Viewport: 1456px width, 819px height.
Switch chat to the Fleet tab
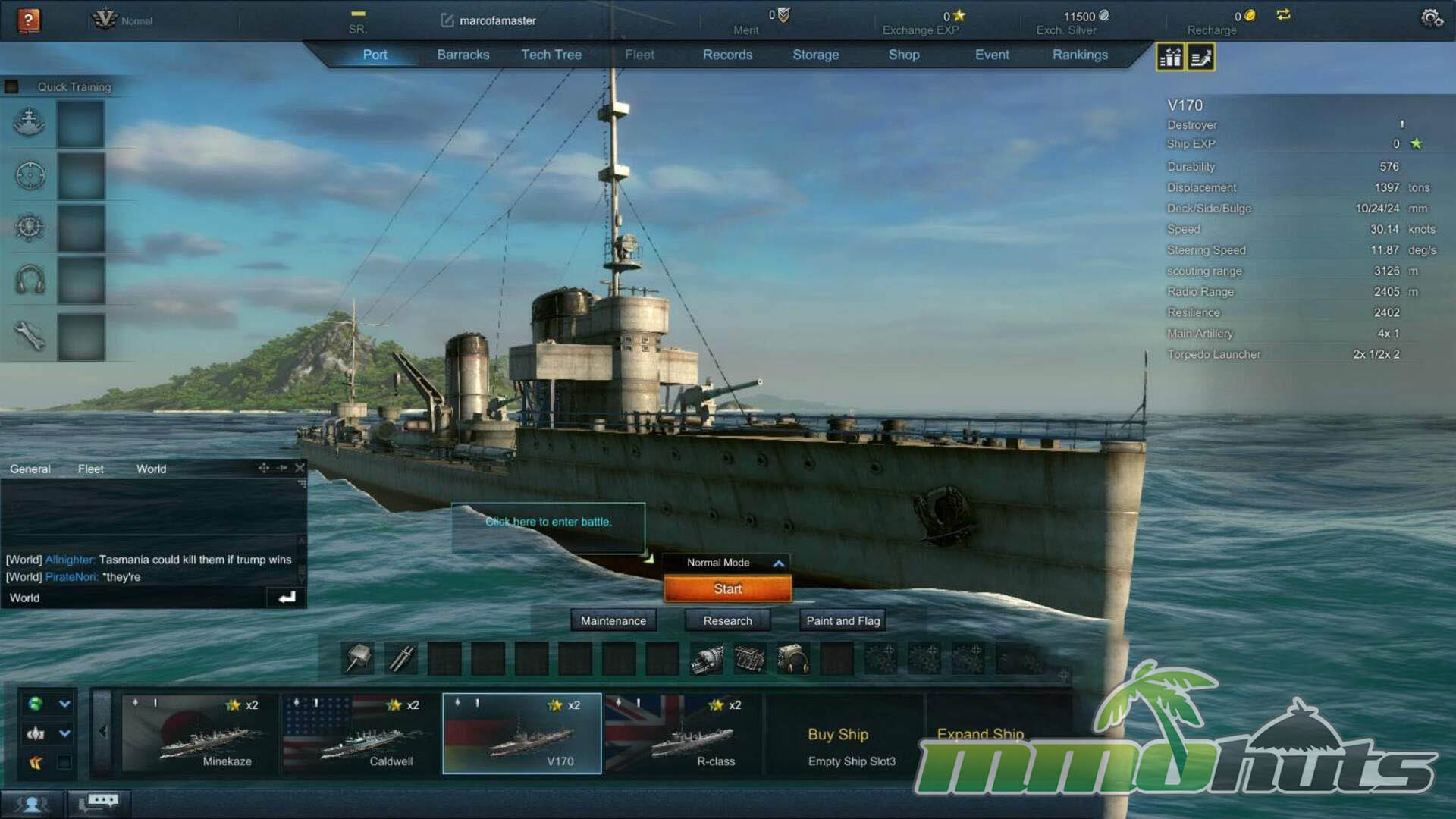pos(90,469)
